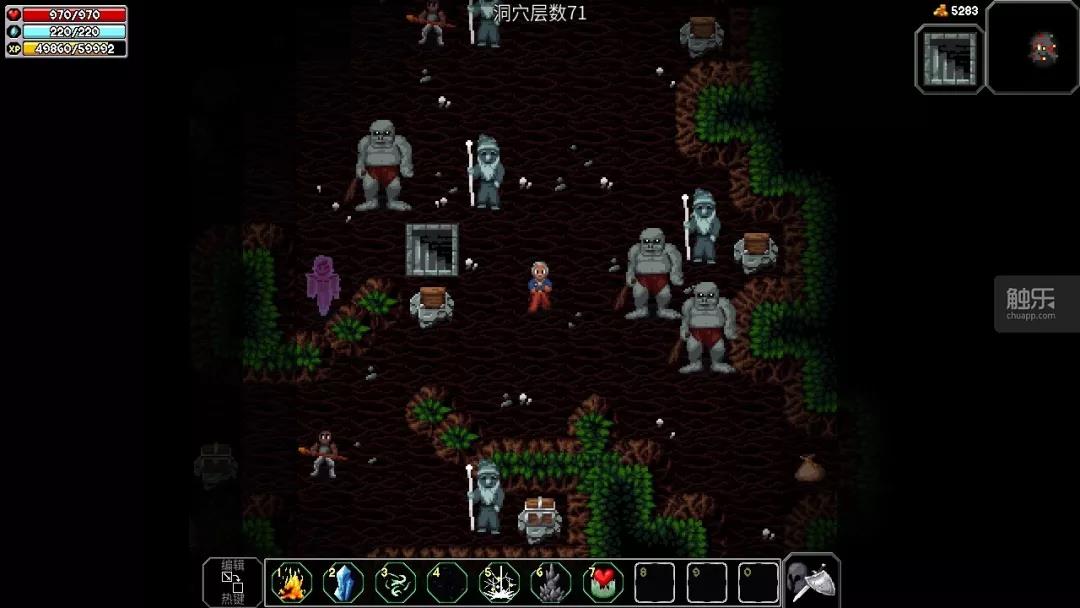
Task: Activate the grey rock spikes skill
Action: point(551,583)
